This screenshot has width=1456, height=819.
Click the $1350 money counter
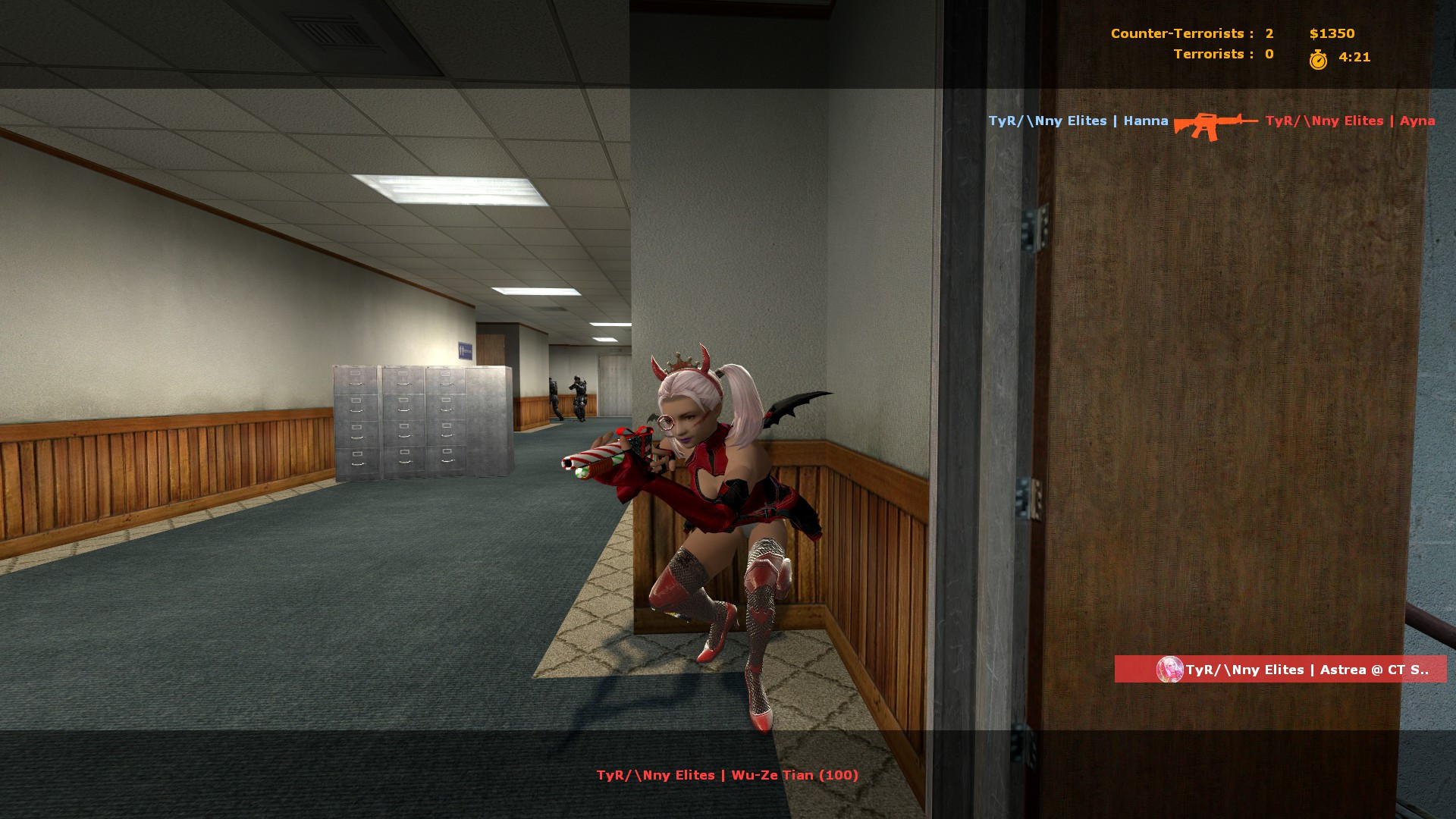[1330, 33]
